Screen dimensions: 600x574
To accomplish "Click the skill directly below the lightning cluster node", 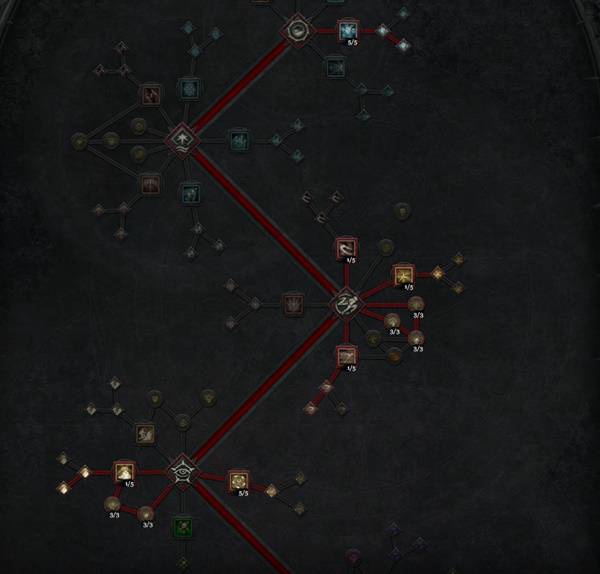I will 346,355.
